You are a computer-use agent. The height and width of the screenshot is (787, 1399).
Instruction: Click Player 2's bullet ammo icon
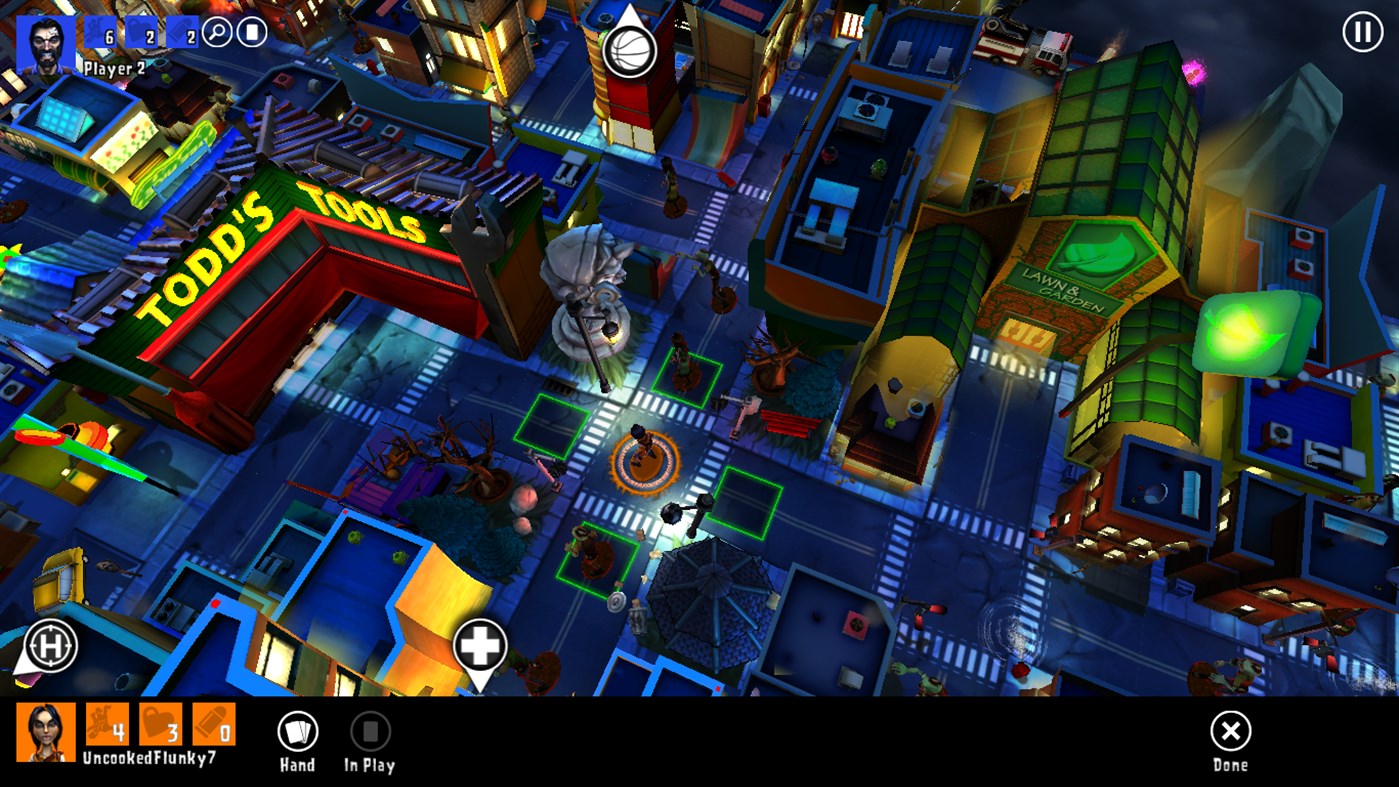tap(183, 31)
